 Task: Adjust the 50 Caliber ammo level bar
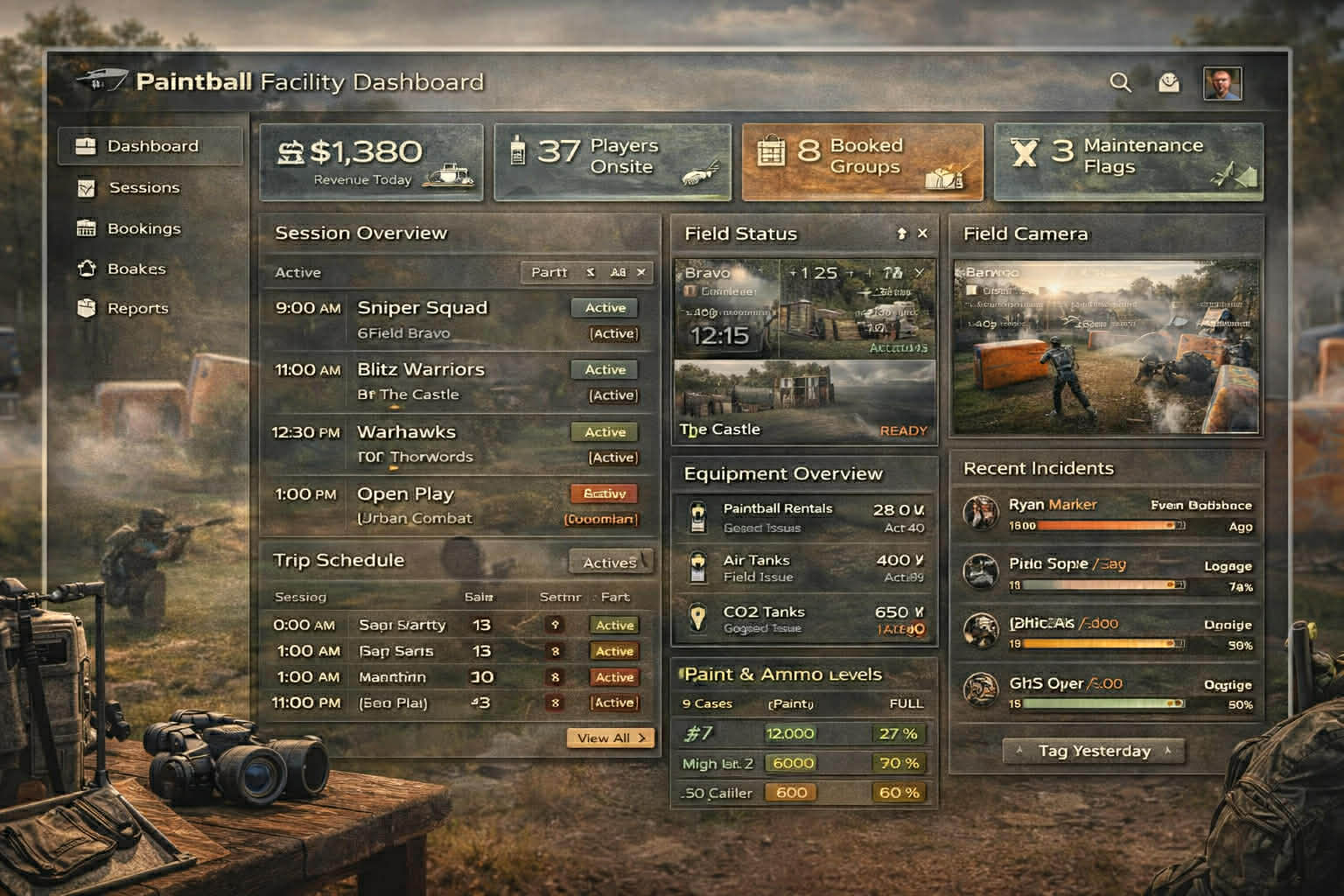[x=791, y=793]
